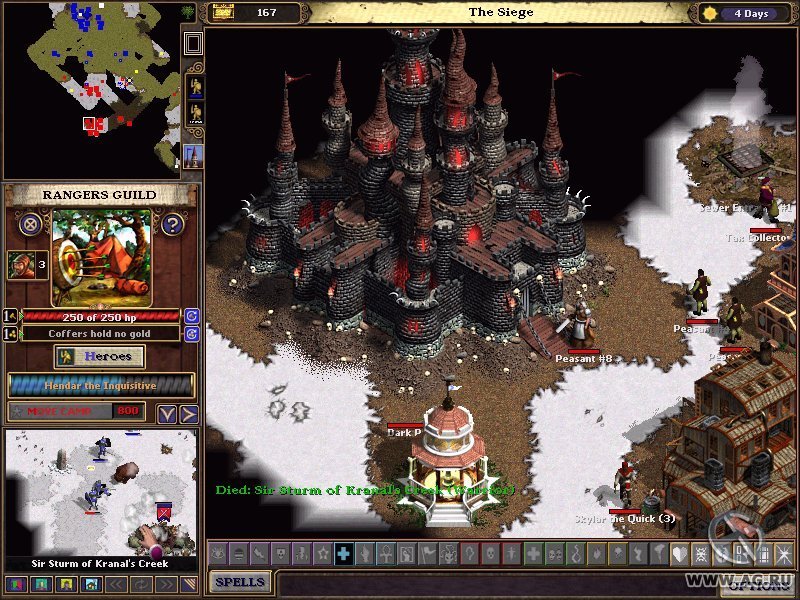Select Hendar the Inquisitive bar
The image size is (800, 600).
pos(101,385)
